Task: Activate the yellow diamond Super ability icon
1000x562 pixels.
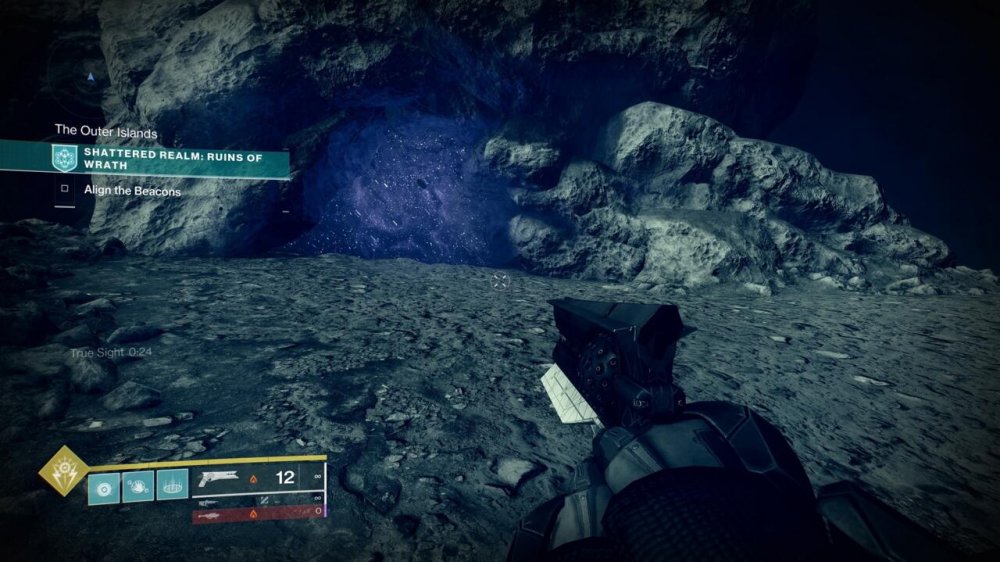Action: pyautogui.click(x=62, y=470)
